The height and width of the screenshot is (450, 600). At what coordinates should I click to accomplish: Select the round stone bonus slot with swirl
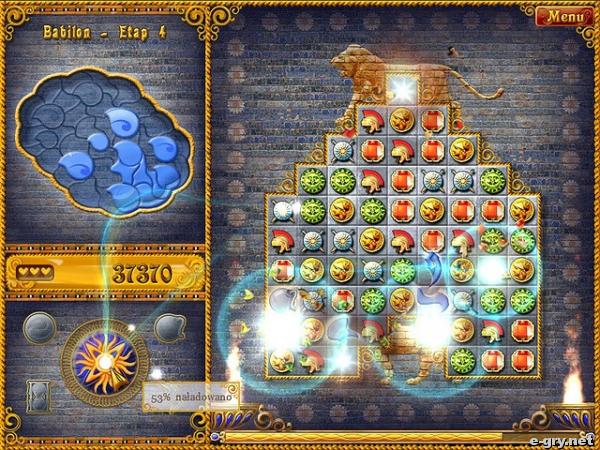point(40,326)
